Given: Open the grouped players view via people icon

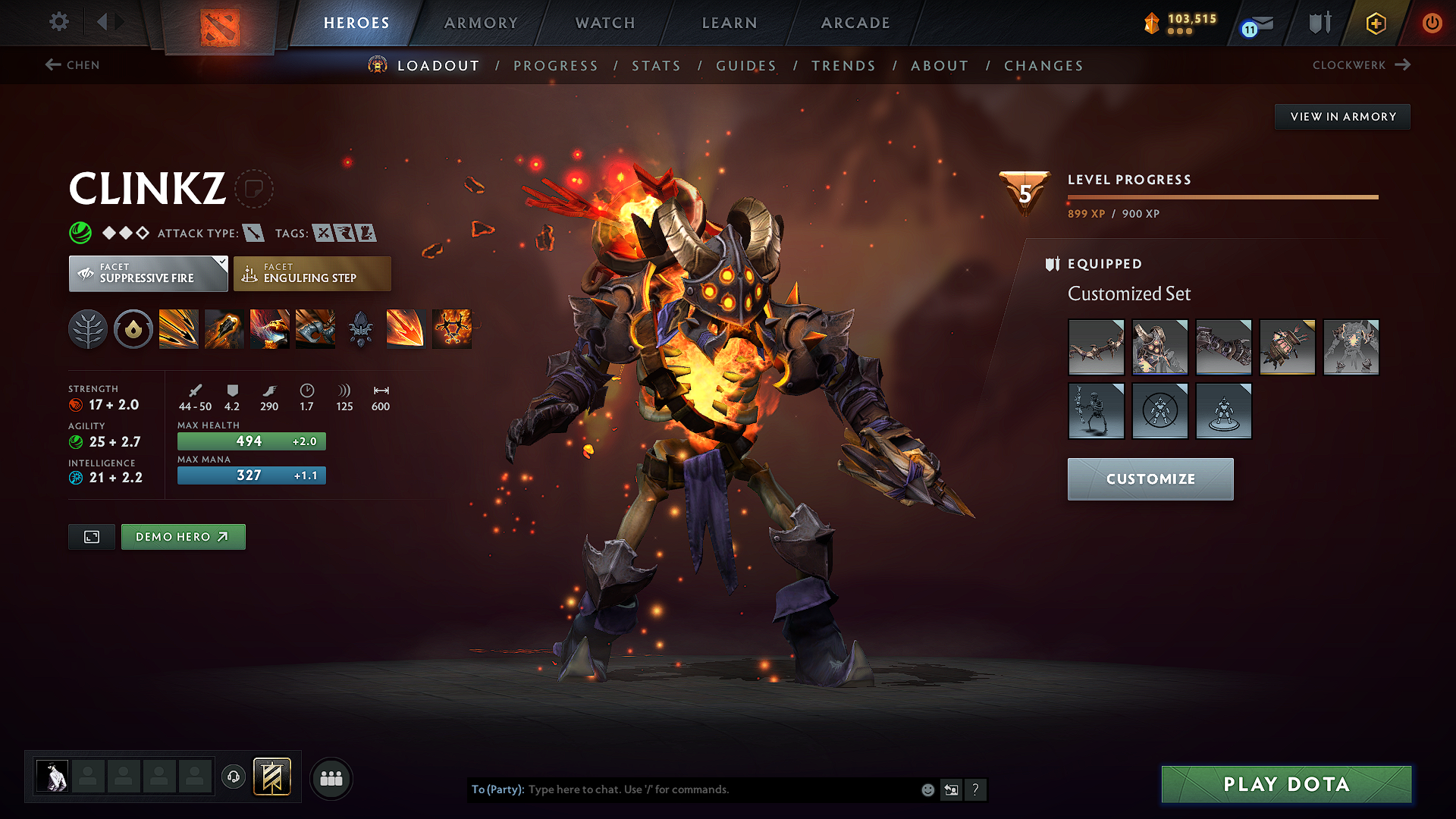Looking at the screenshot, I should 331,778.
